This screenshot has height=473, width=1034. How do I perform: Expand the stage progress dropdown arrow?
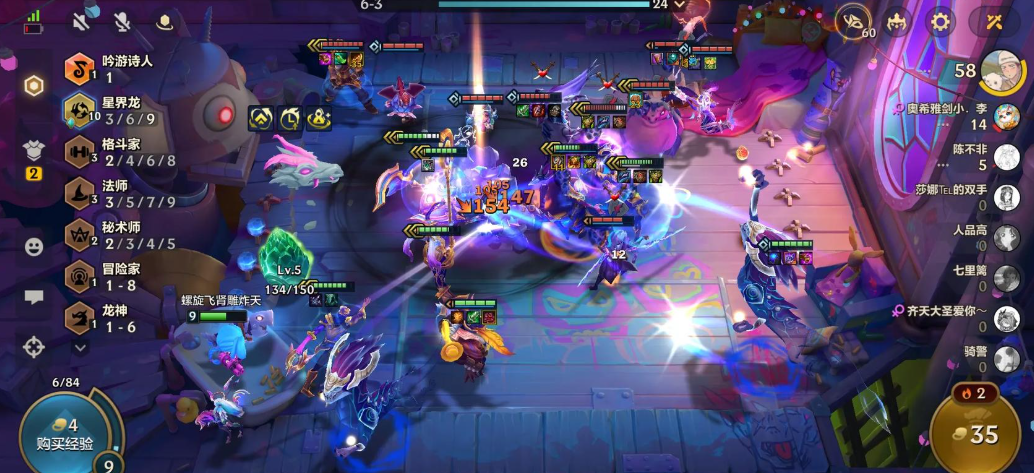[x=680, y=5]
